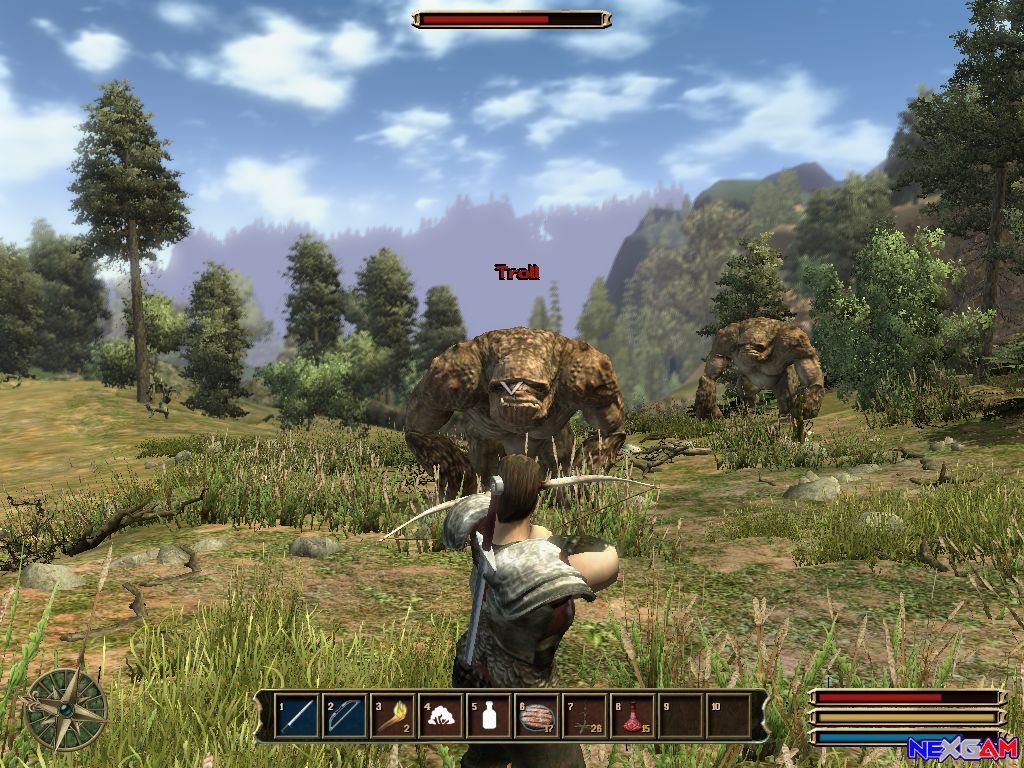This screenshot has height=768, width=1024.
Task: Select the white bush icon slot
Action: (x=441, y=716)
